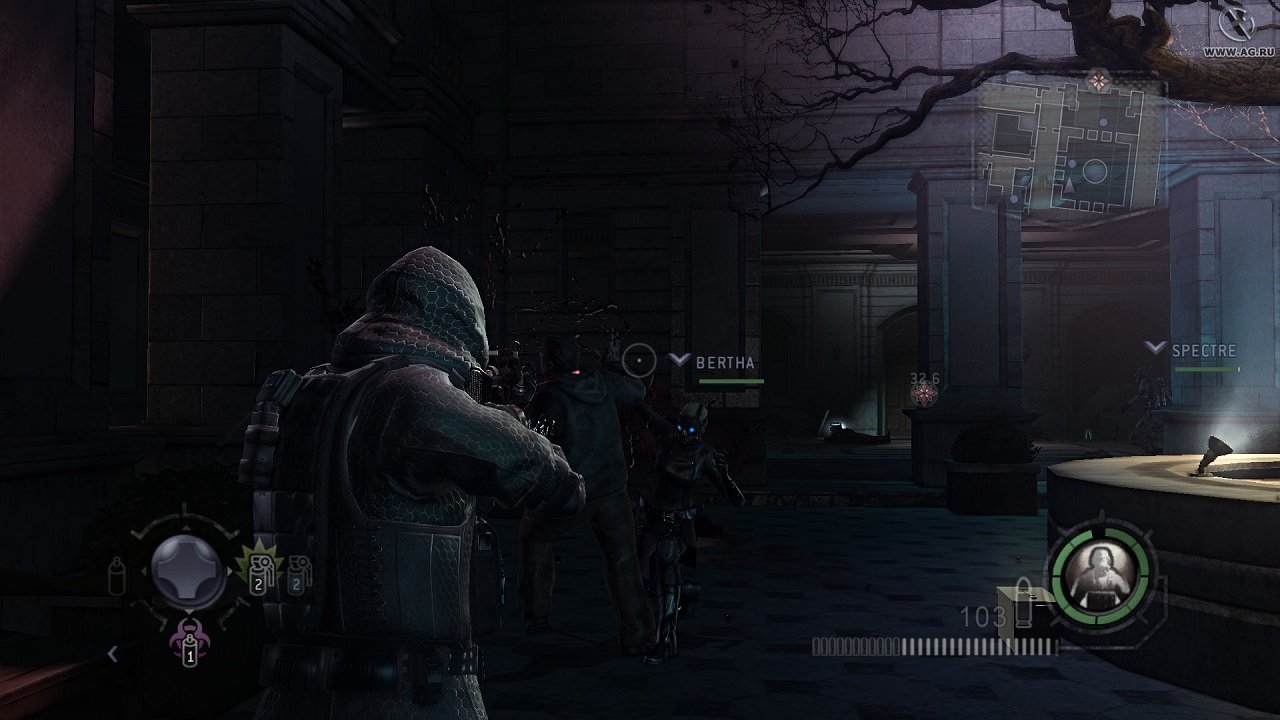This screenshot has height=720, width=1280.
Task: Select the SPECTRE teammate nameplate
Action: coord(1207,352)
